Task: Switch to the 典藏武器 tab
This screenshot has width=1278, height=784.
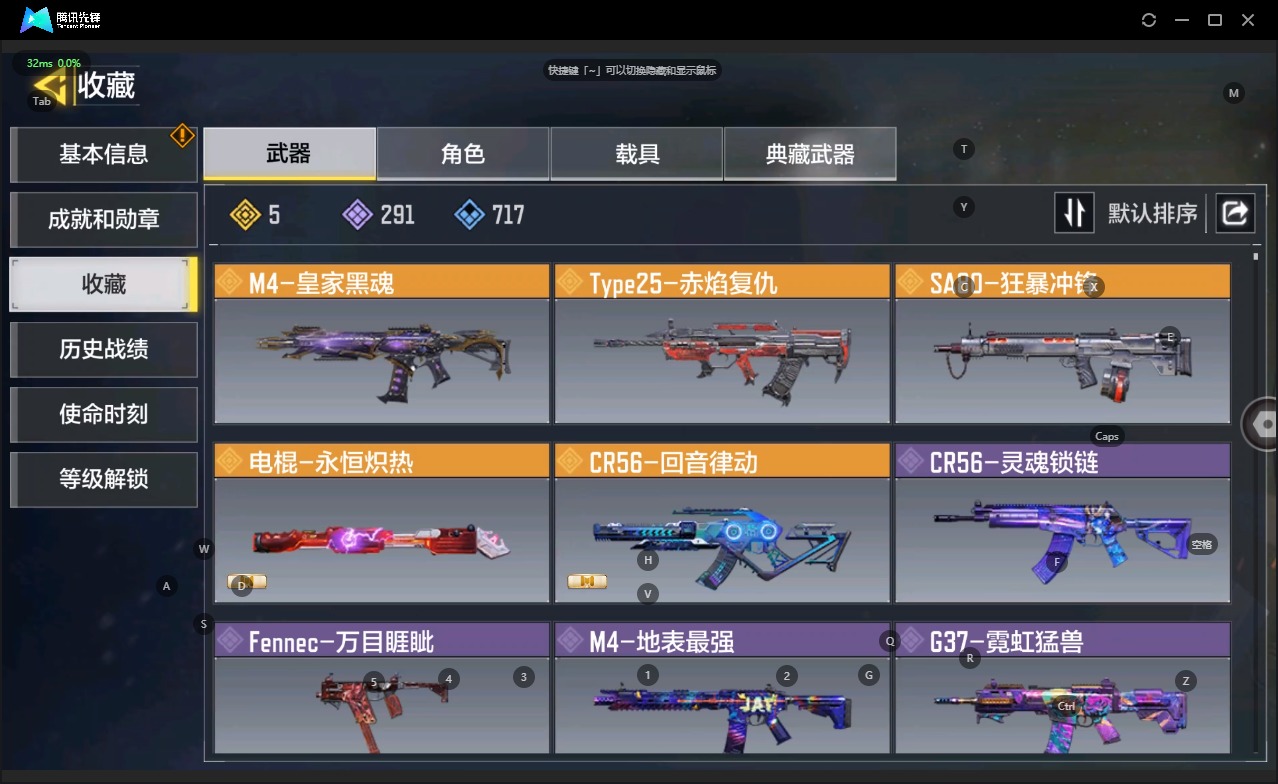Action: pyautogui.click(x=810, y=154)
